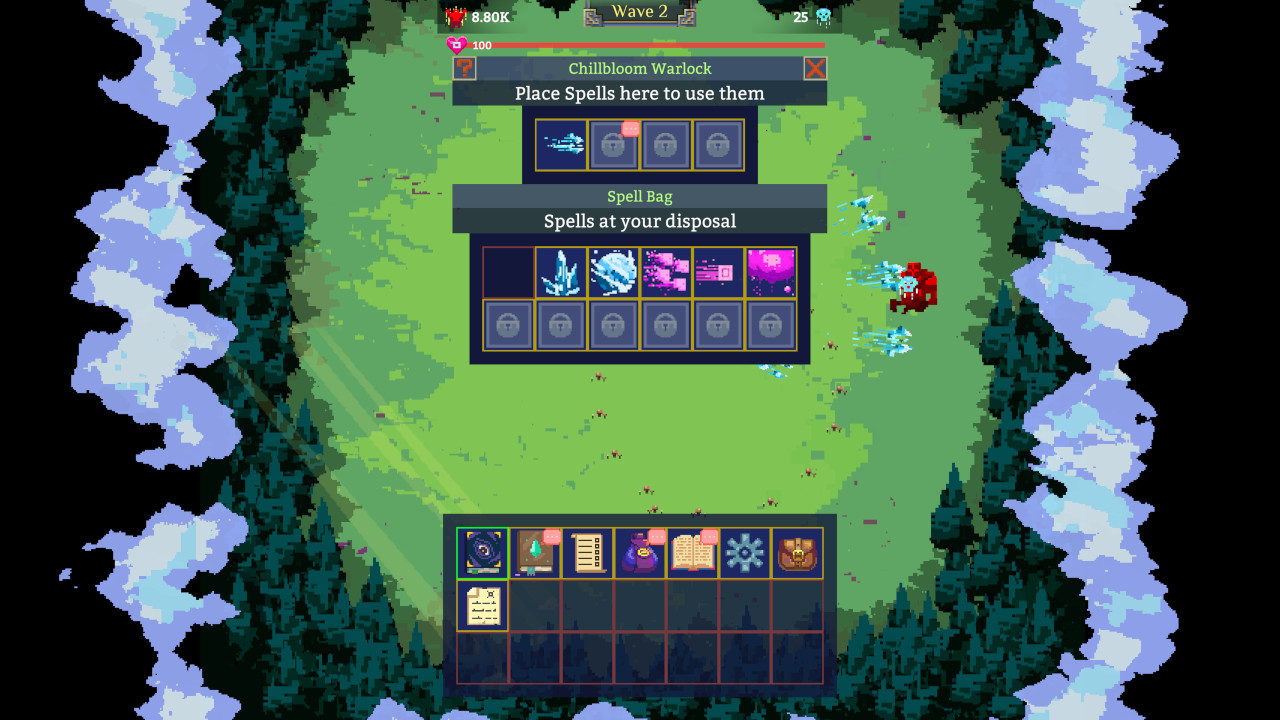Image resolution: width=1280 pixels, height=720 pixels.
Task: Select the magenta mist spell
Action: point(771,271)
